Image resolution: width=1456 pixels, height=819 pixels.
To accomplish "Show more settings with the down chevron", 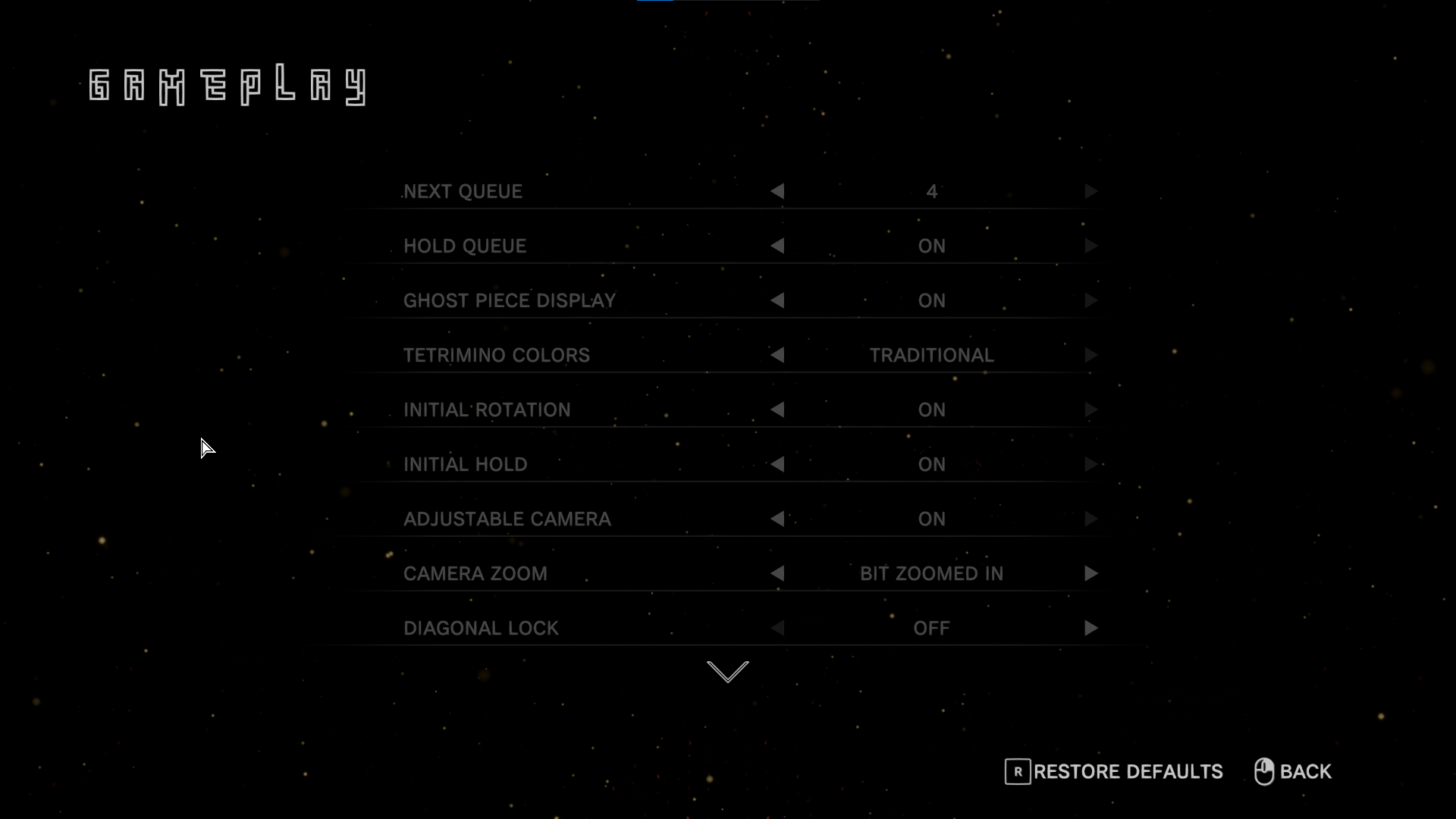I will pyautogui.click(x=727, y=672).
